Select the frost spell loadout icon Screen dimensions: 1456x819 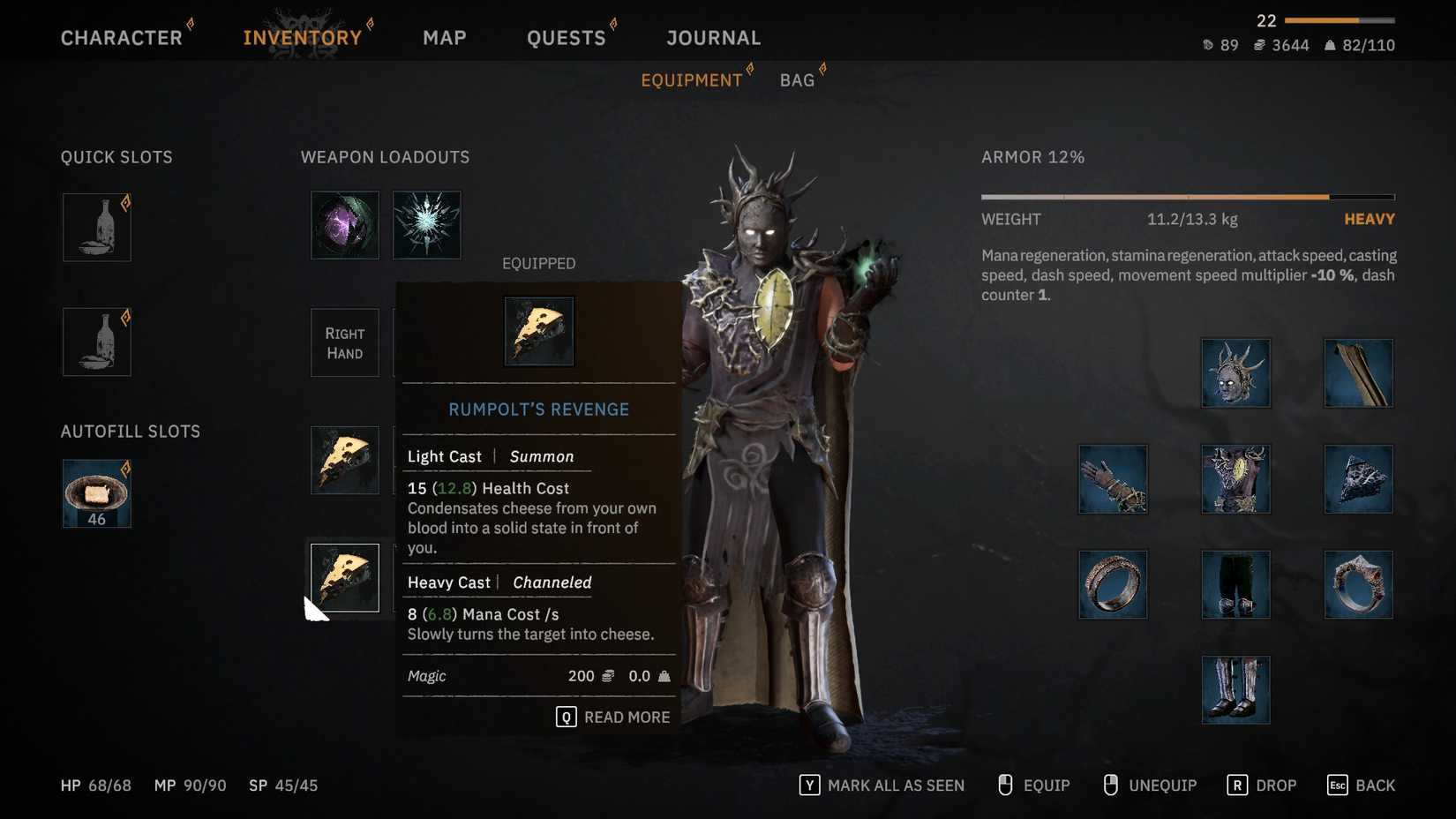[x=427, y=225]
